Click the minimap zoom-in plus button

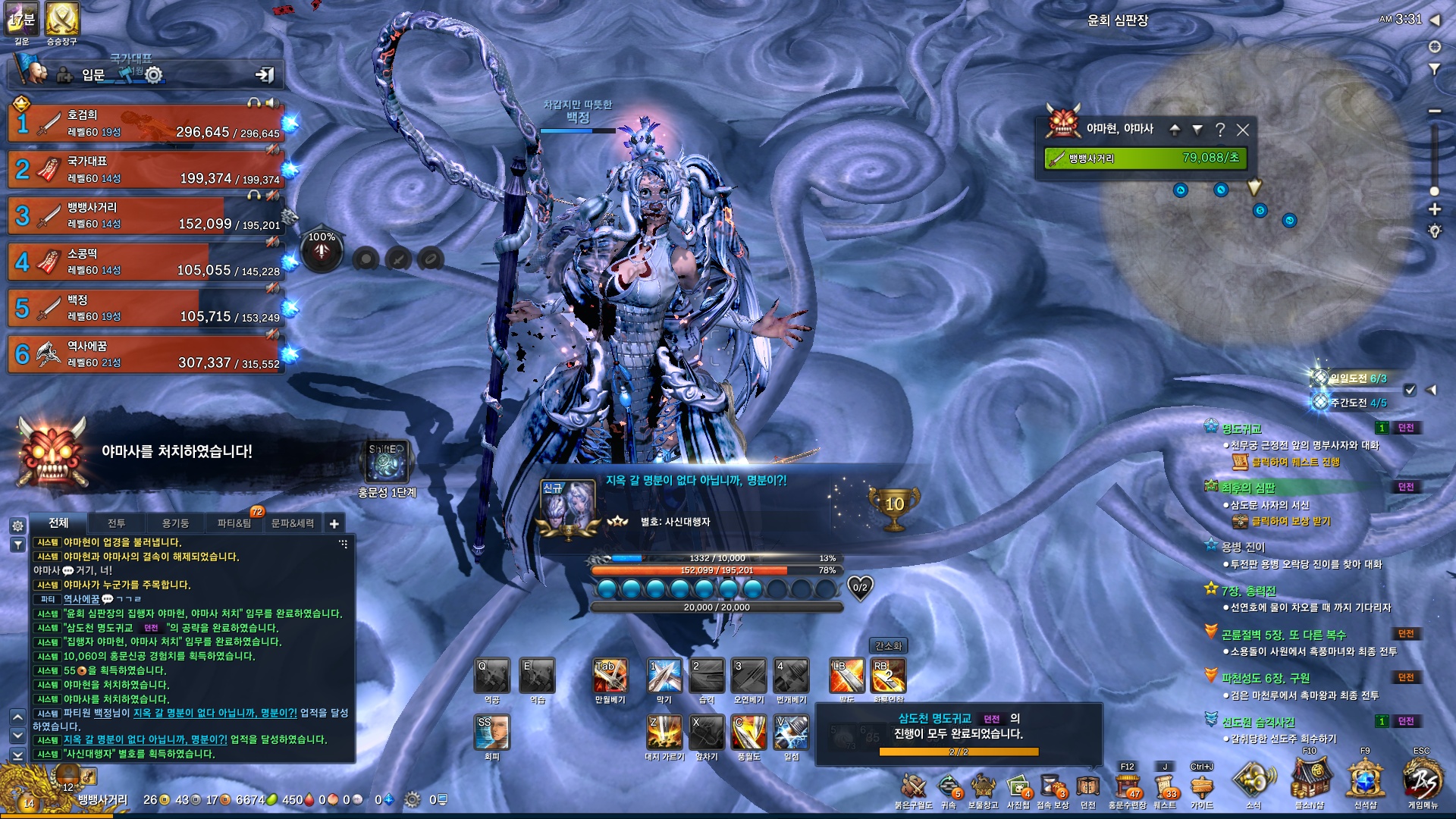(1434, 209)
